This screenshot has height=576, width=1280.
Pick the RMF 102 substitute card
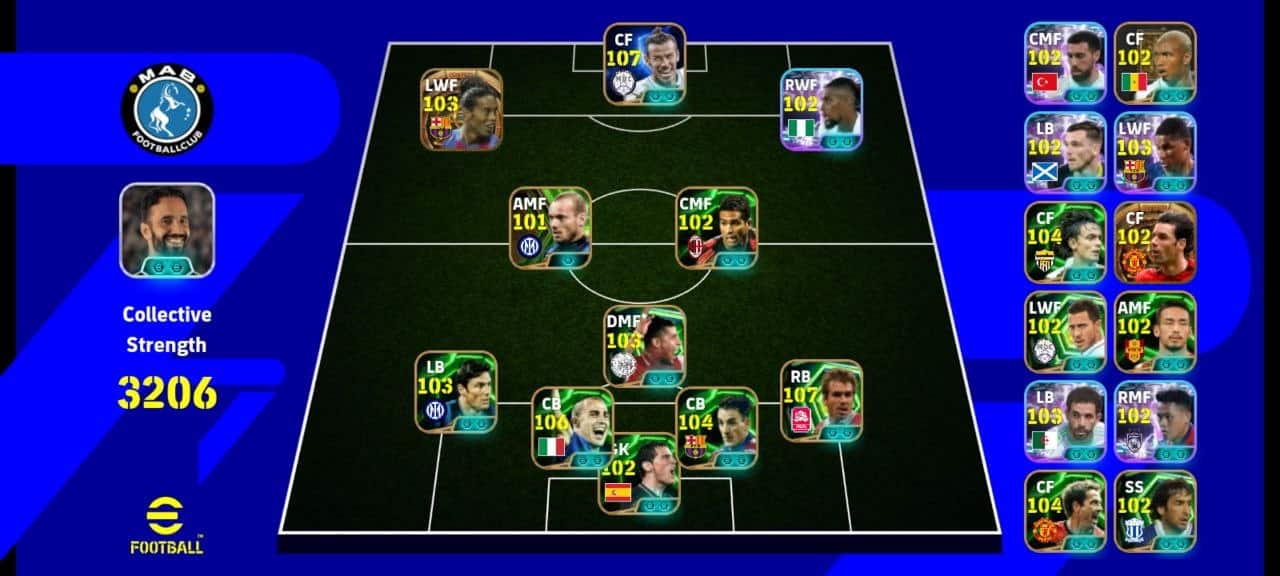click(x=1155, y=421)
